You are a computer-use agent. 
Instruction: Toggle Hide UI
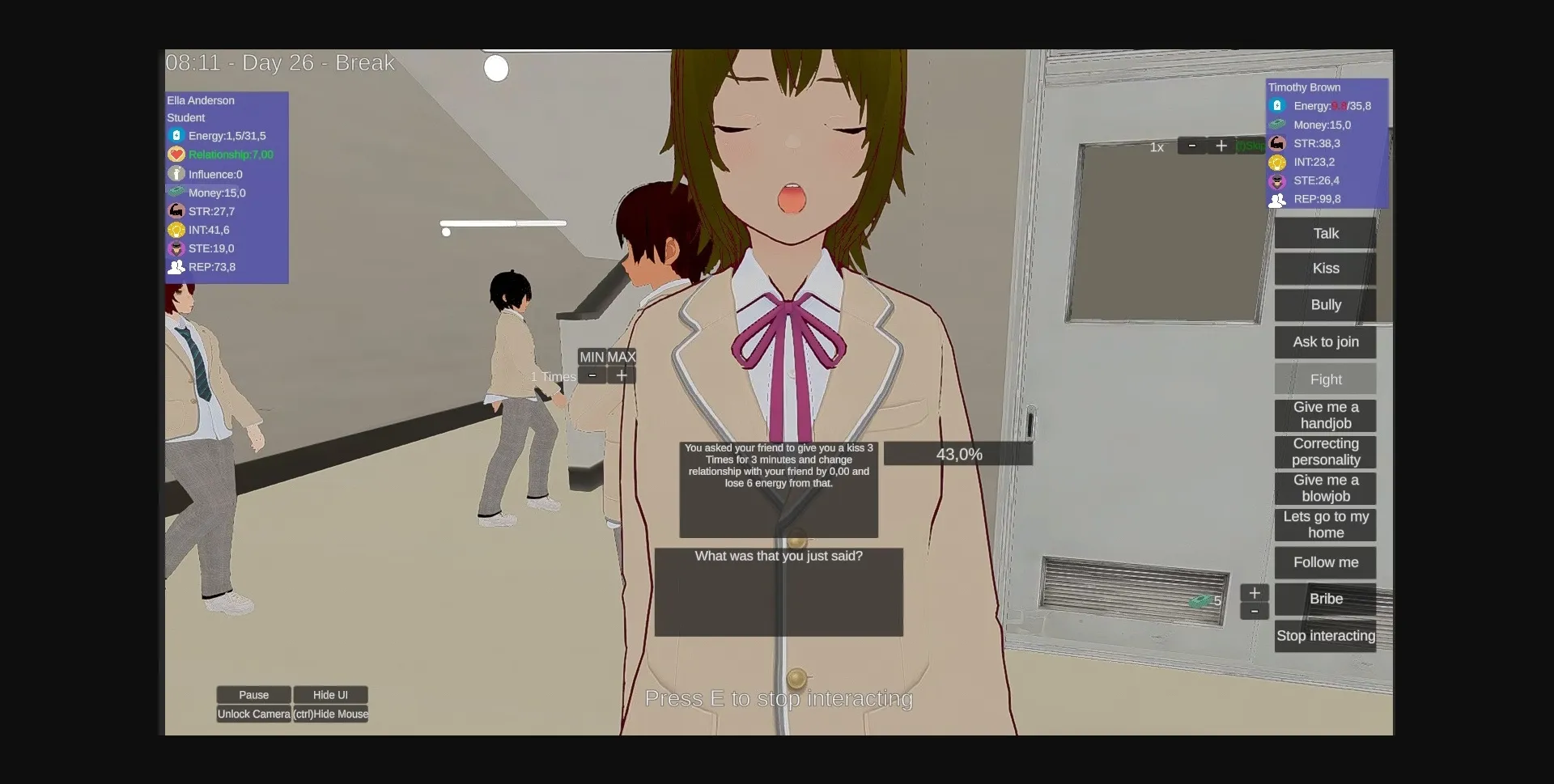point(330,694)
